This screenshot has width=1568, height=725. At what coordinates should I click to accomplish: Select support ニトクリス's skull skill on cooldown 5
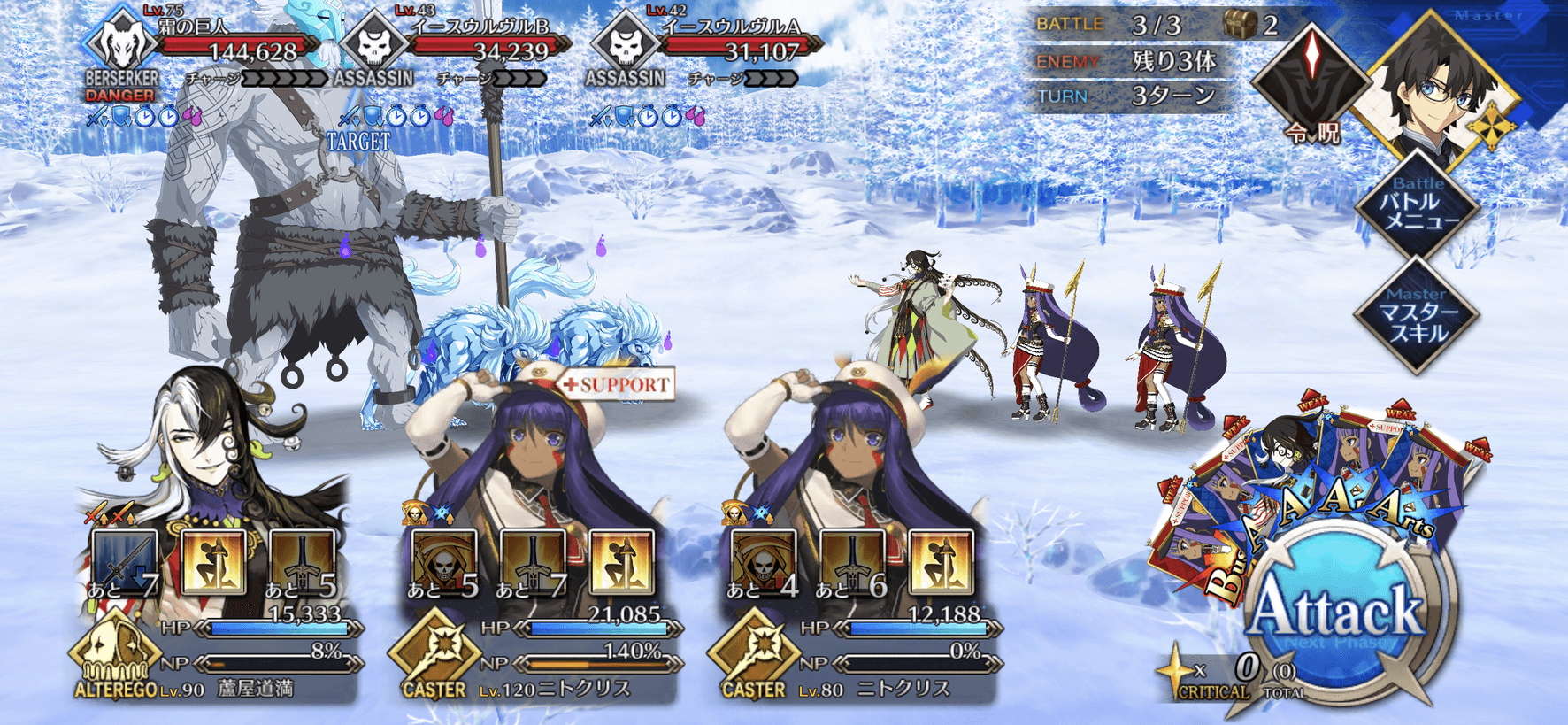pos(444,563)
